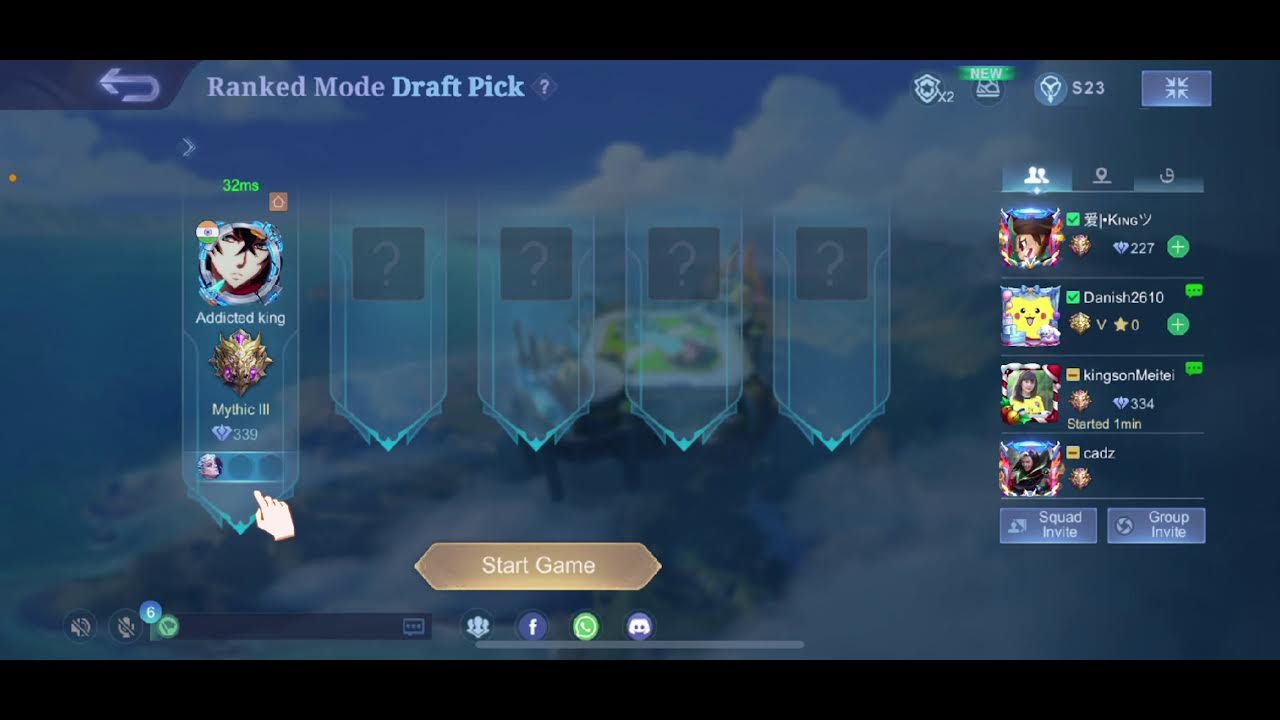The width and height of the screenshot is (1280, 720).
Task: Minimize the lobby with the collapse button
Action: click(1176, 88)
